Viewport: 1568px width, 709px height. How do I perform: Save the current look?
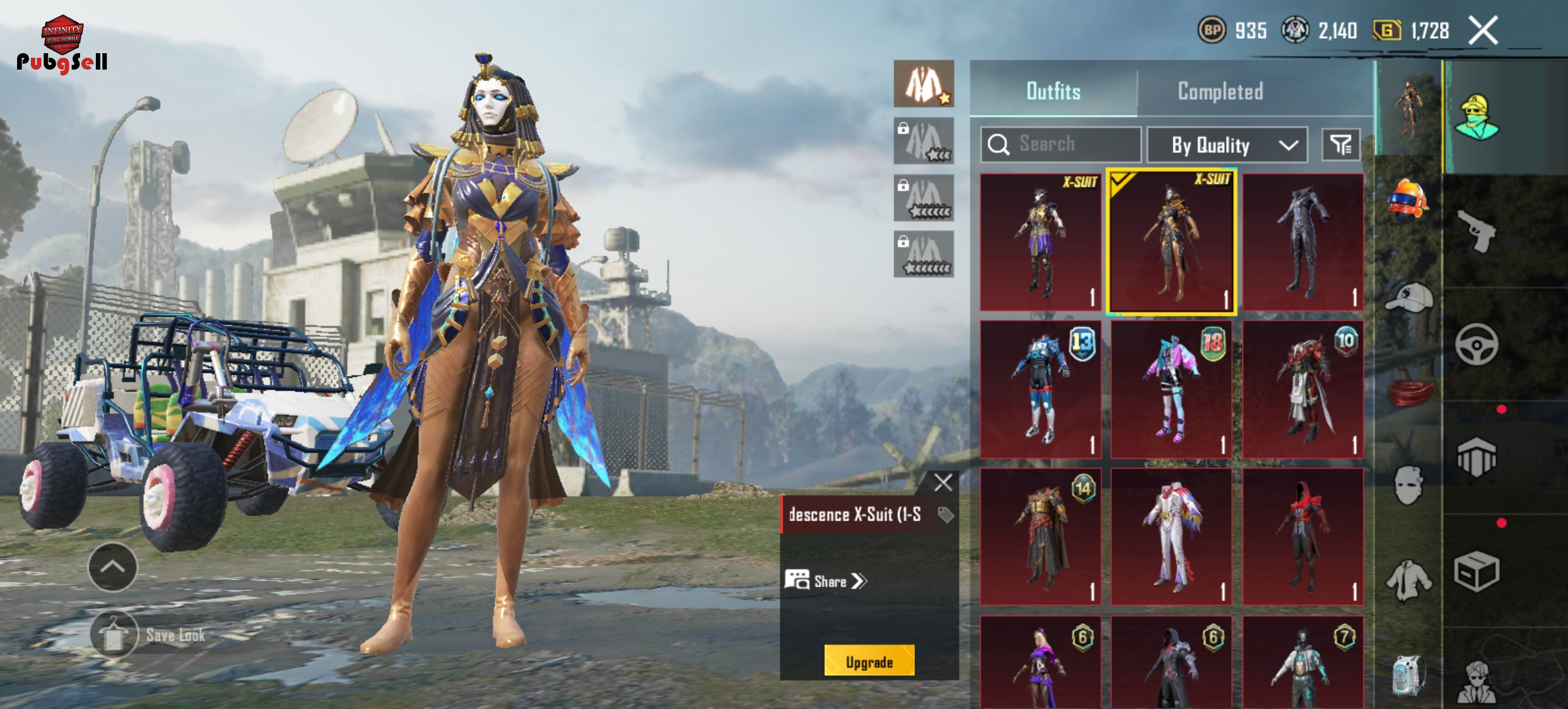coord(115,635)
